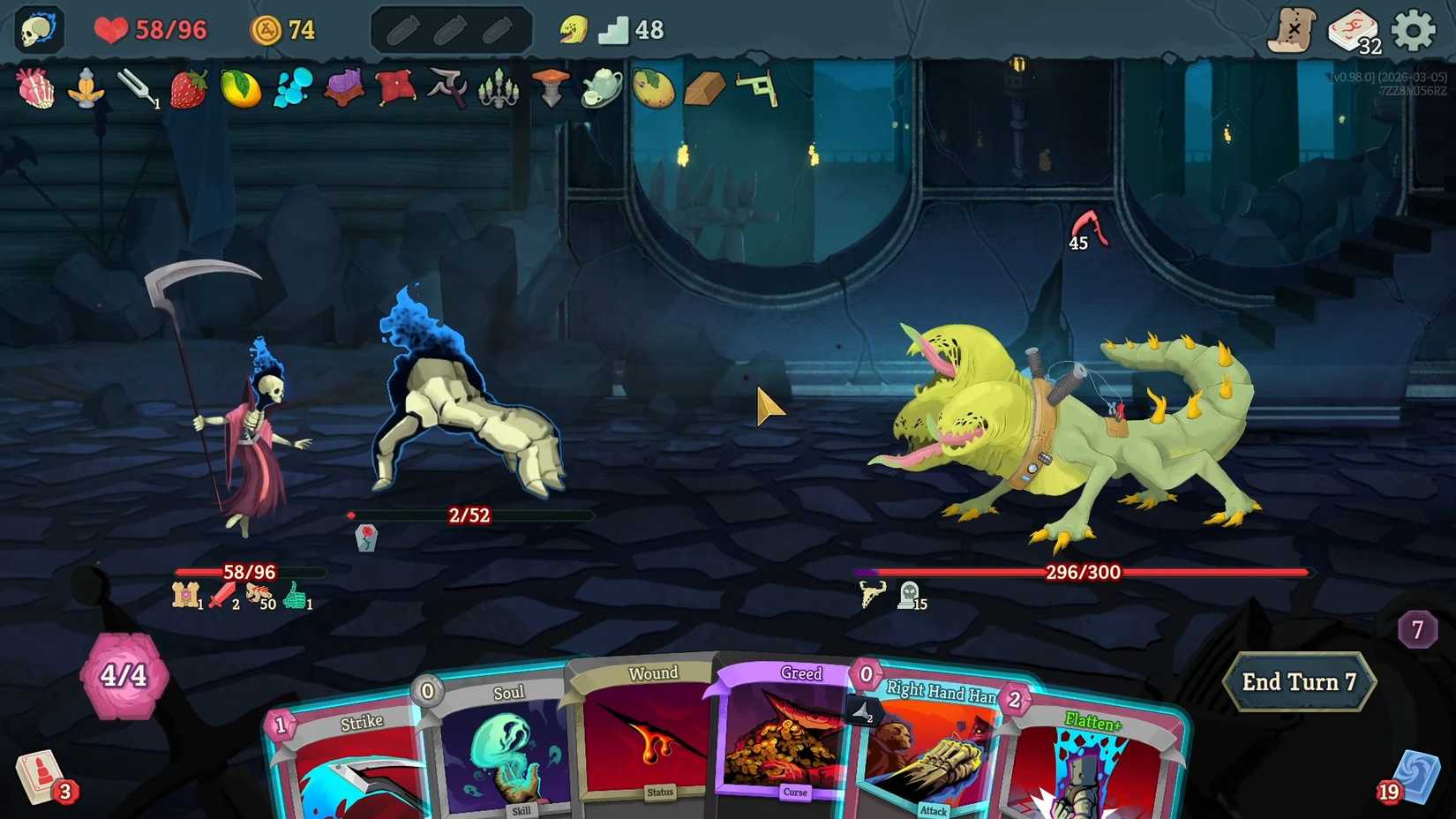This screenshot has width=1456, height=819.
Task: Open the settings gear menu
Action: tap(1413, 26)
